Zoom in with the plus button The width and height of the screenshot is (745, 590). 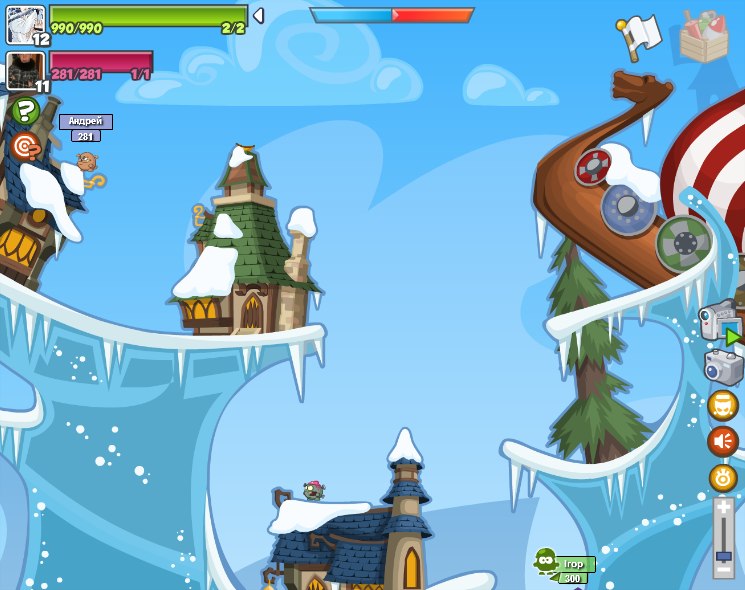(724, 507)
